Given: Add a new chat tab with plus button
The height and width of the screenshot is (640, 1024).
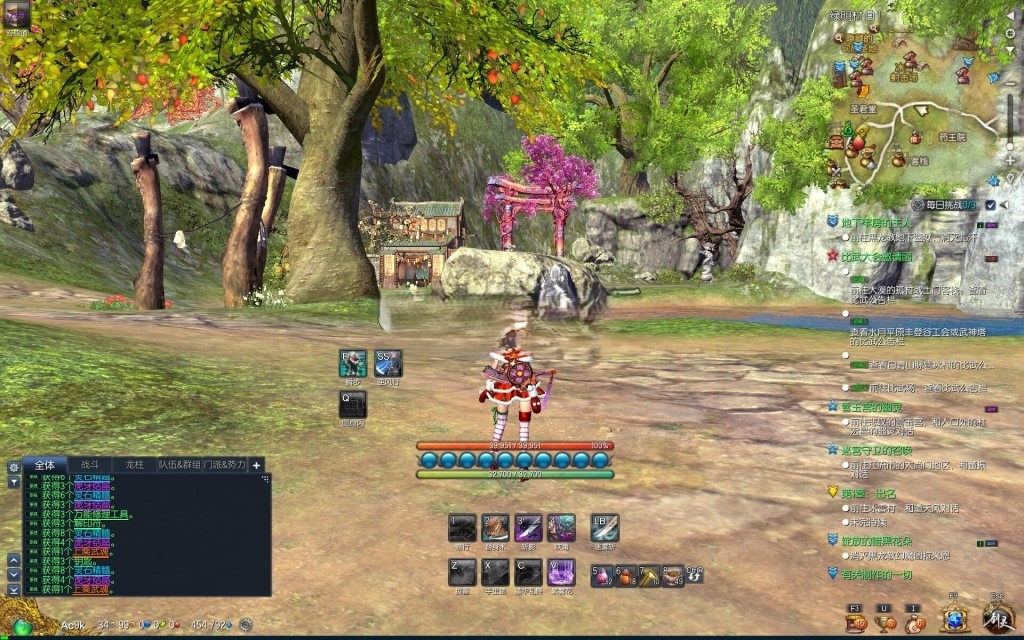Looking at the screenshot, I should point(257,465).
